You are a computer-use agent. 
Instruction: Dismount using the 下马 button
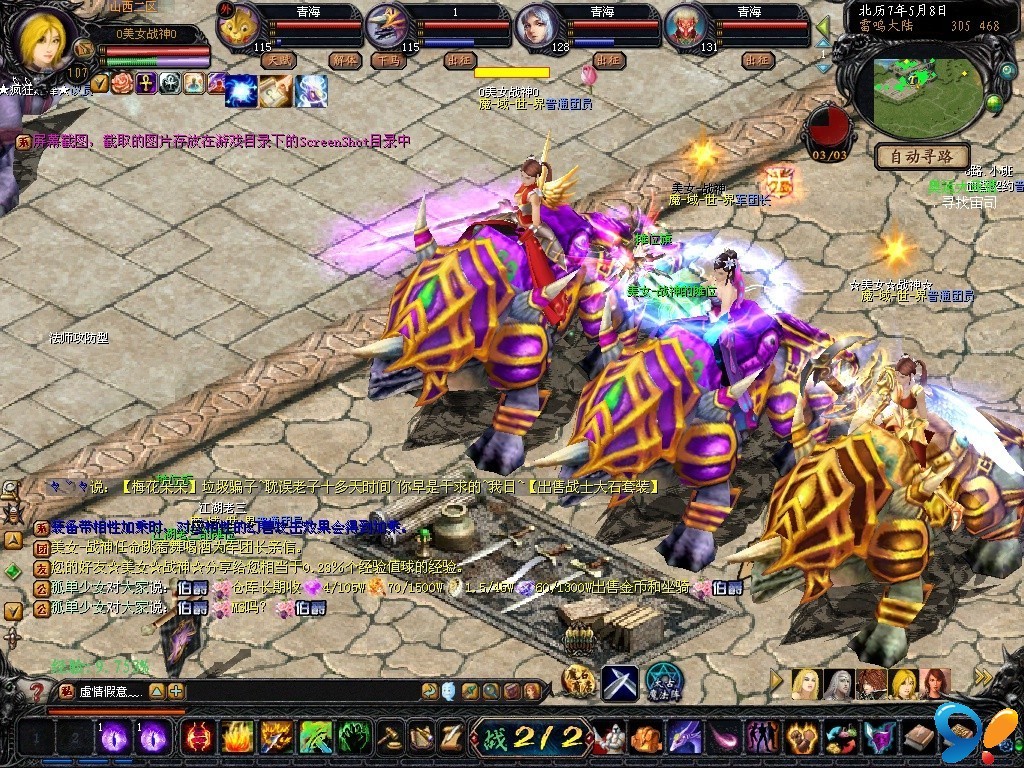[387, 60]
